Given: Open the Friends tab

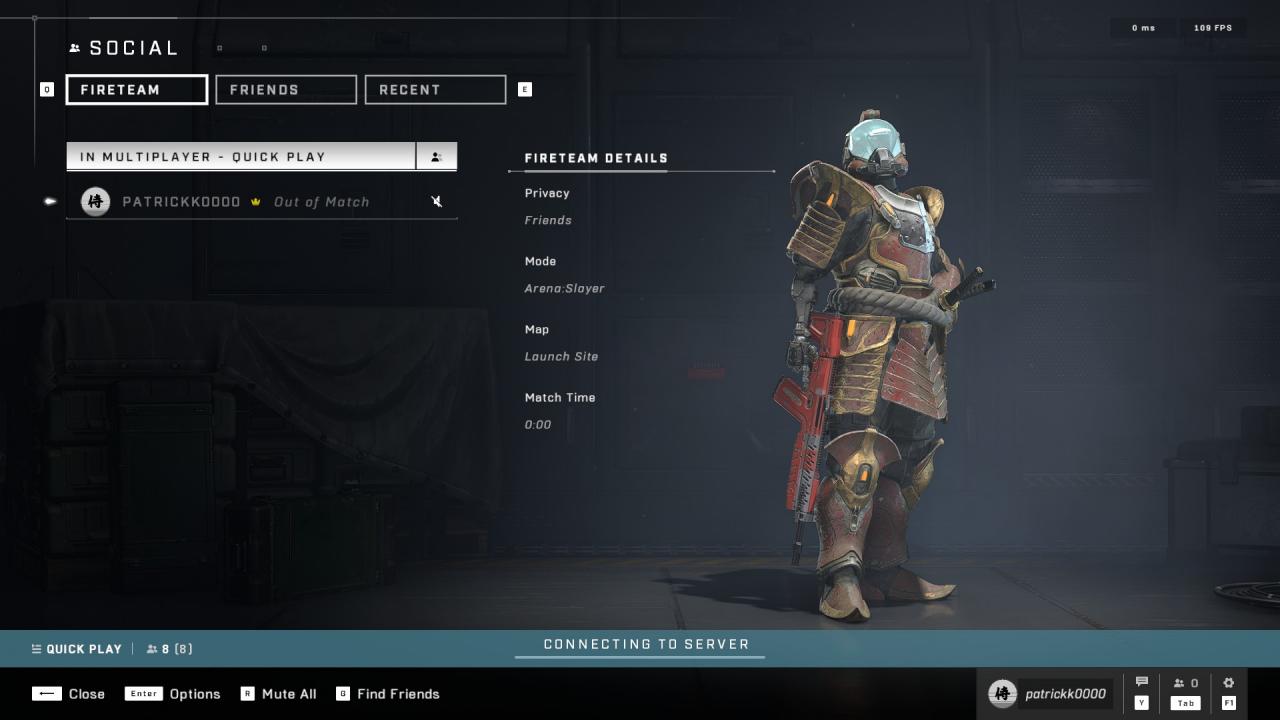Looking at the screenshot, I should coord(286,90).
